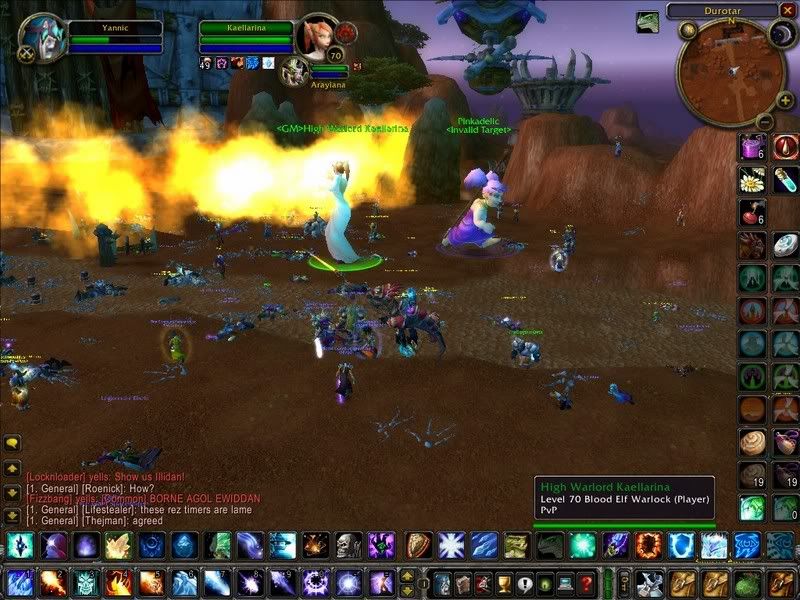This screenshot has height=600, width=800.
Task: Use the blue potion vial item
Action: 786,180
